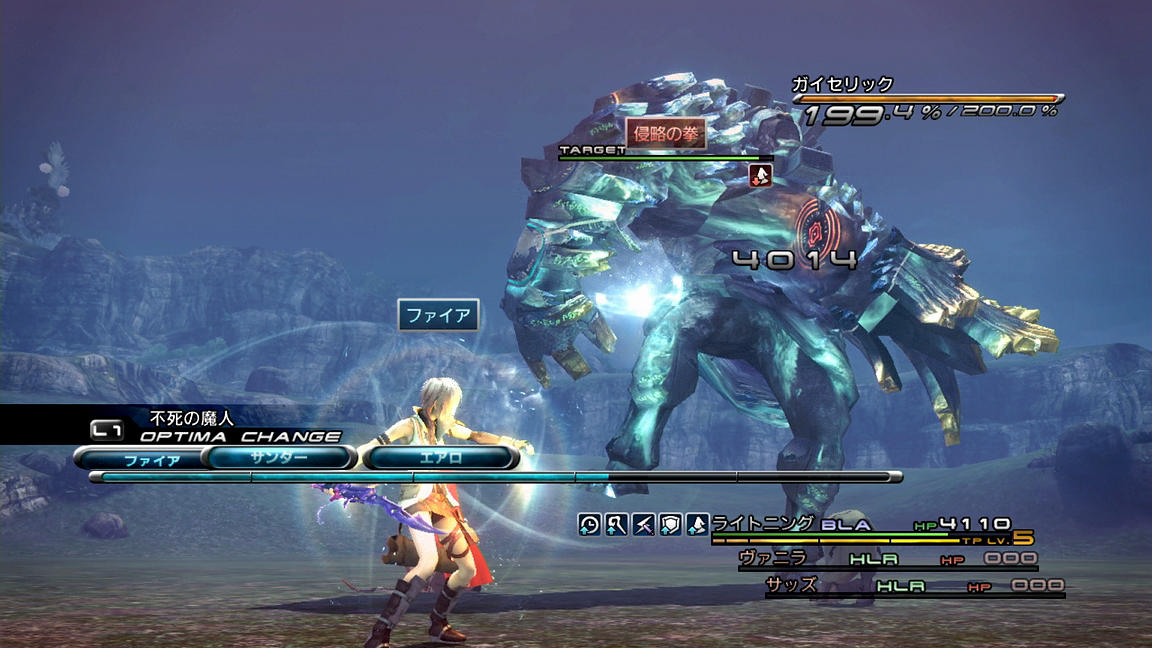The height and width of the screenshot is (648, 1152).
Task: Click the clock-shaped haste status icon
Action: click(590, 524)
